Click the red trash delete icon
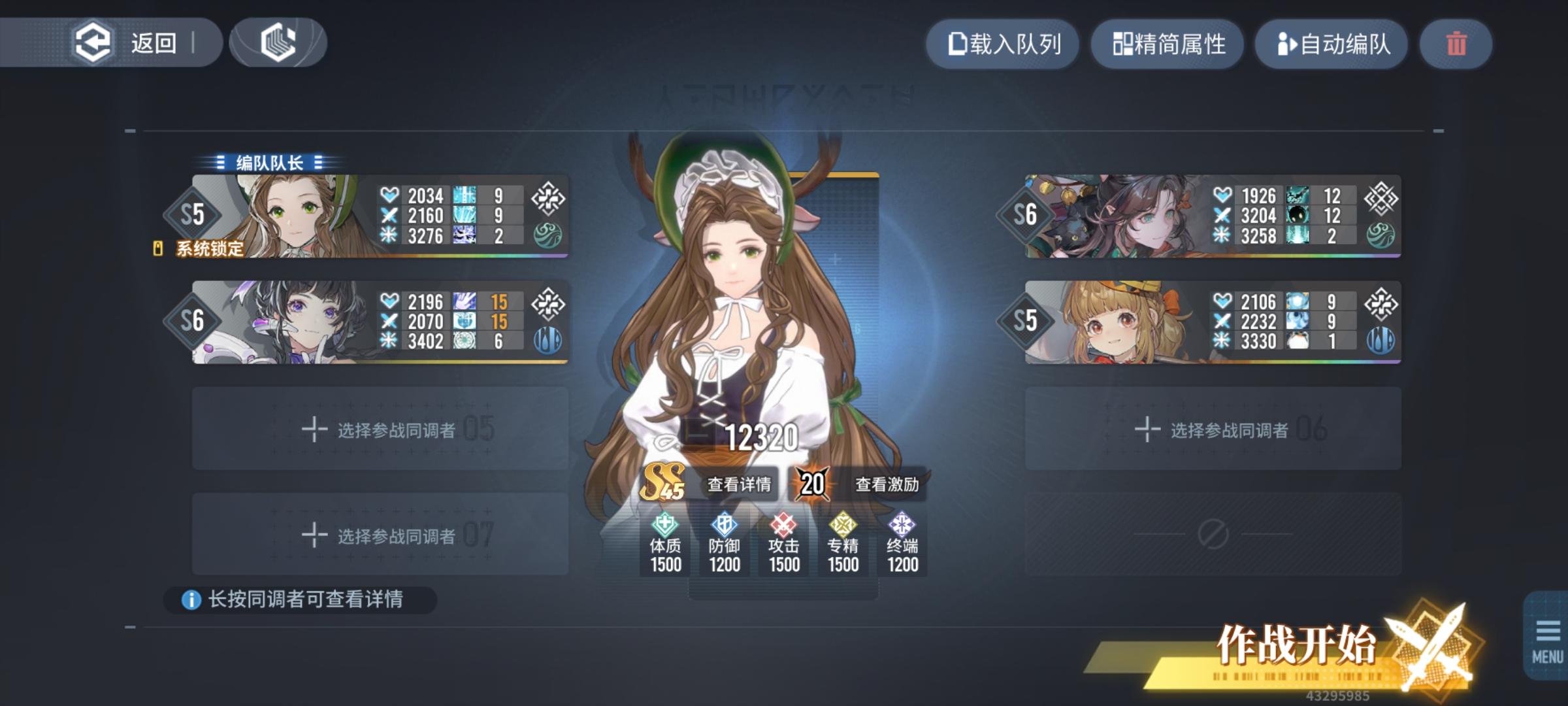1568x706 pixels. coord(1456,44)
